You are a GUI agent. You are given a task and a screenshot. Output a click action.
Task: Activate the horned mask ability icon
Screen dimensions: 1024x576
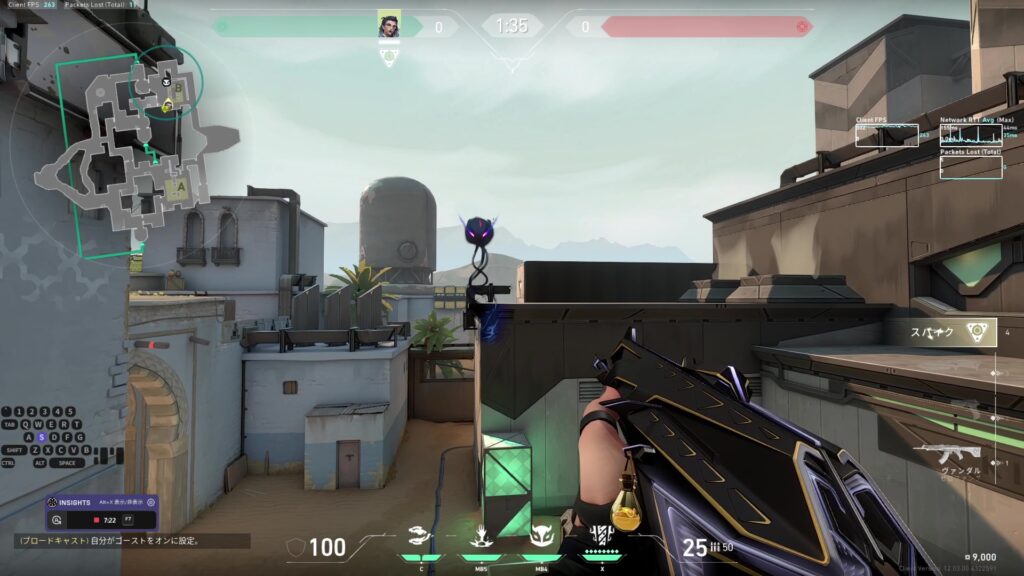click(x=541, y=538)
